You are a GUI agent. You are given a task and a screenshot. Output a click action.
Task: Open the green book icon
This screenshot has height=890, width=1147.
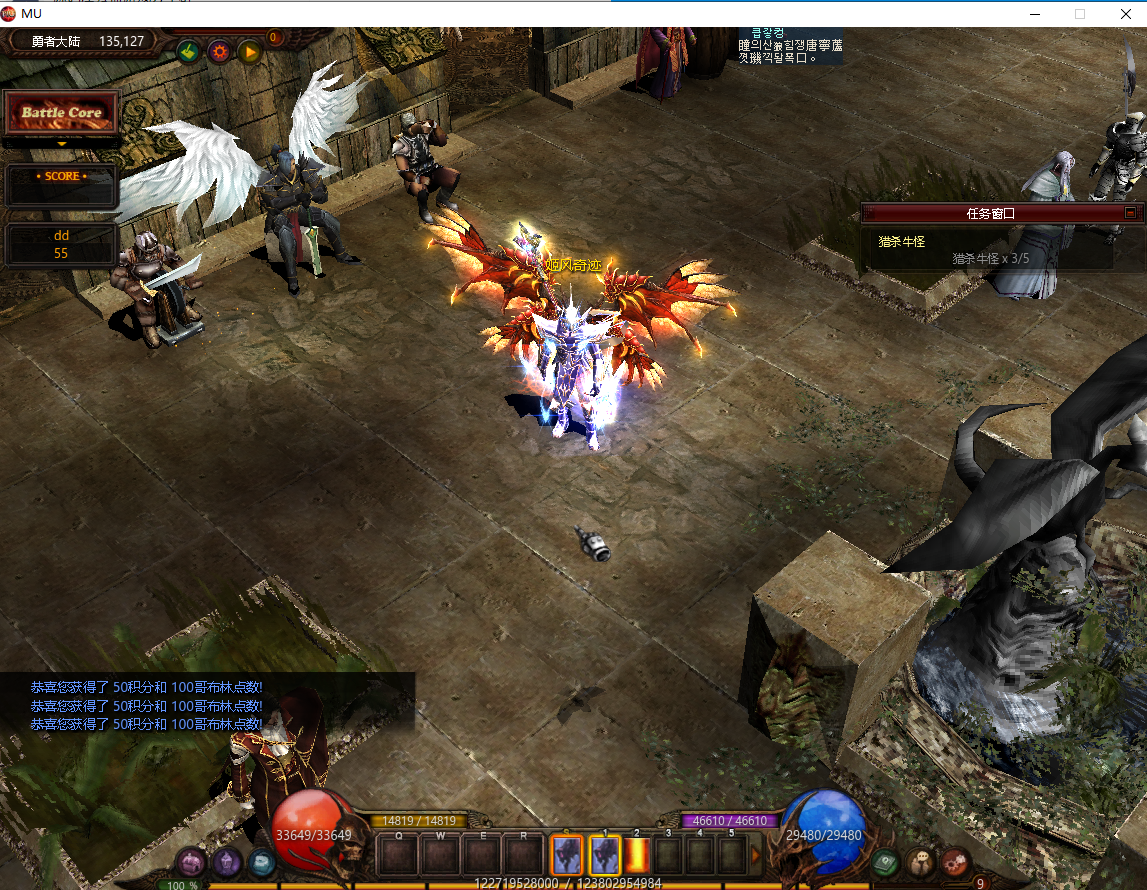[x=885, y=861]
